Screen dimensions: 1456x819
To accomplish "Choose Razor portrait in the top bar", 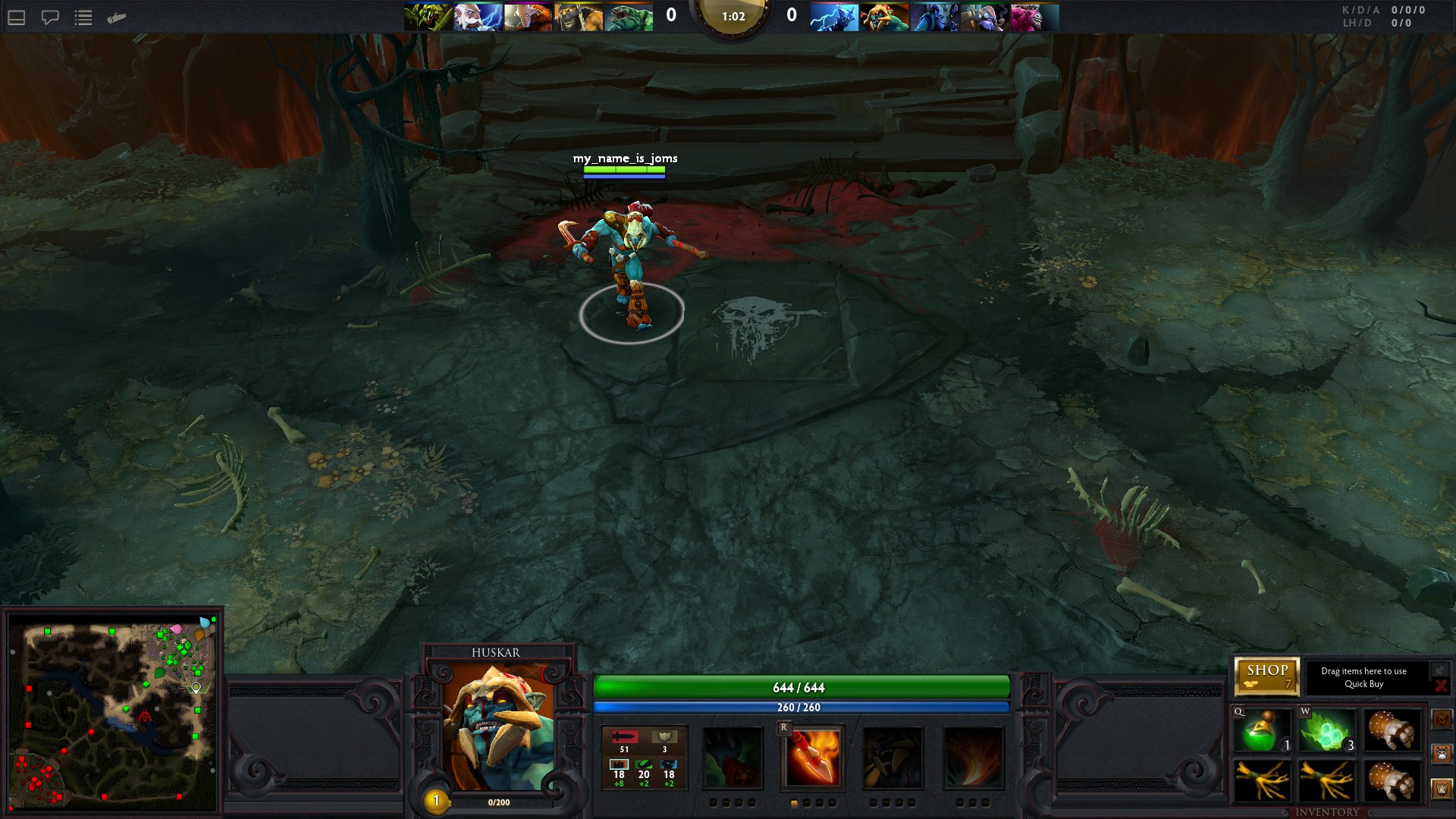I will (834, 17).
